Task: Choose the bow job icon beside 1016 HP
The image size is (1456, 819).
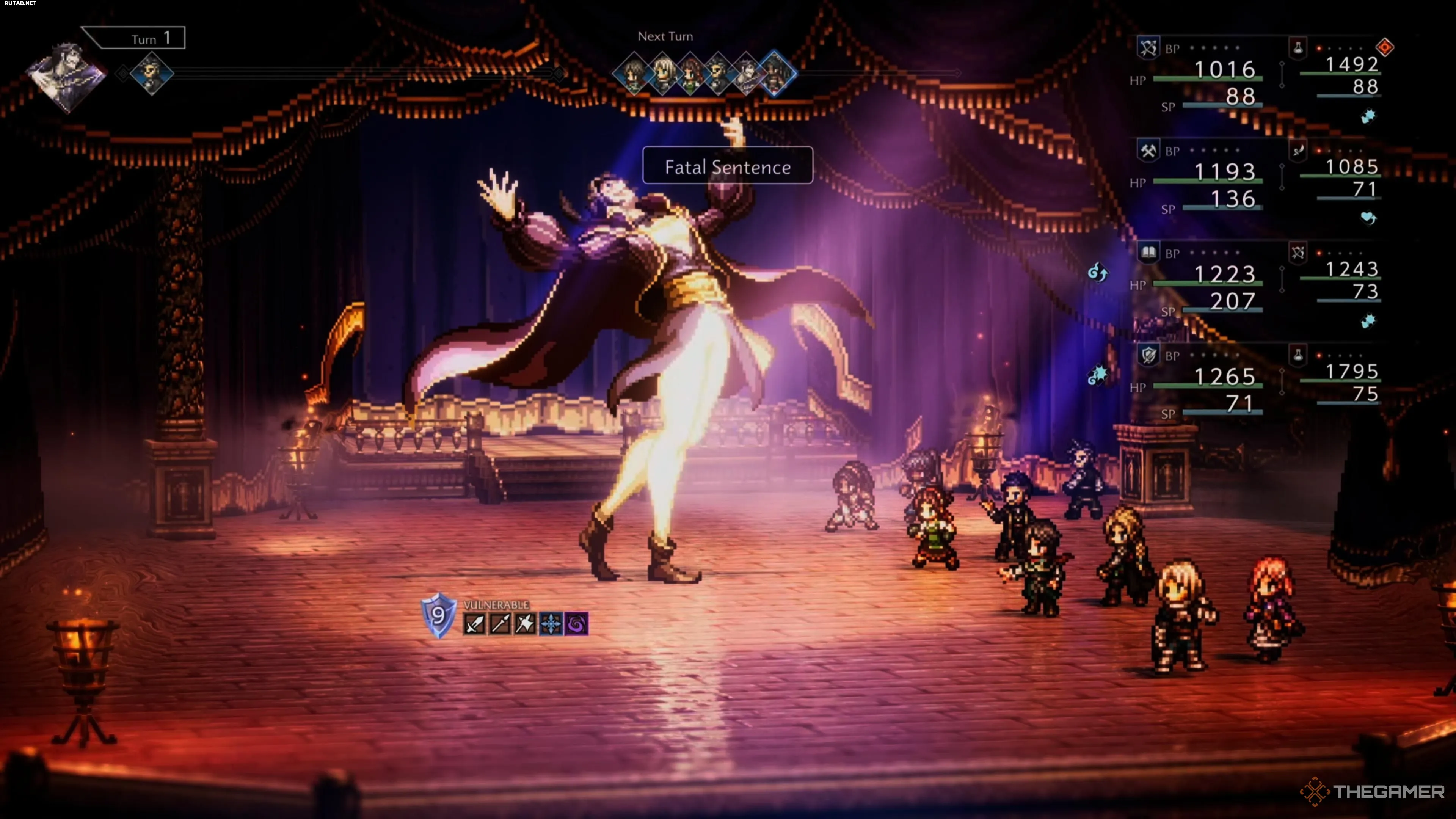Action: pos(1148,47)
